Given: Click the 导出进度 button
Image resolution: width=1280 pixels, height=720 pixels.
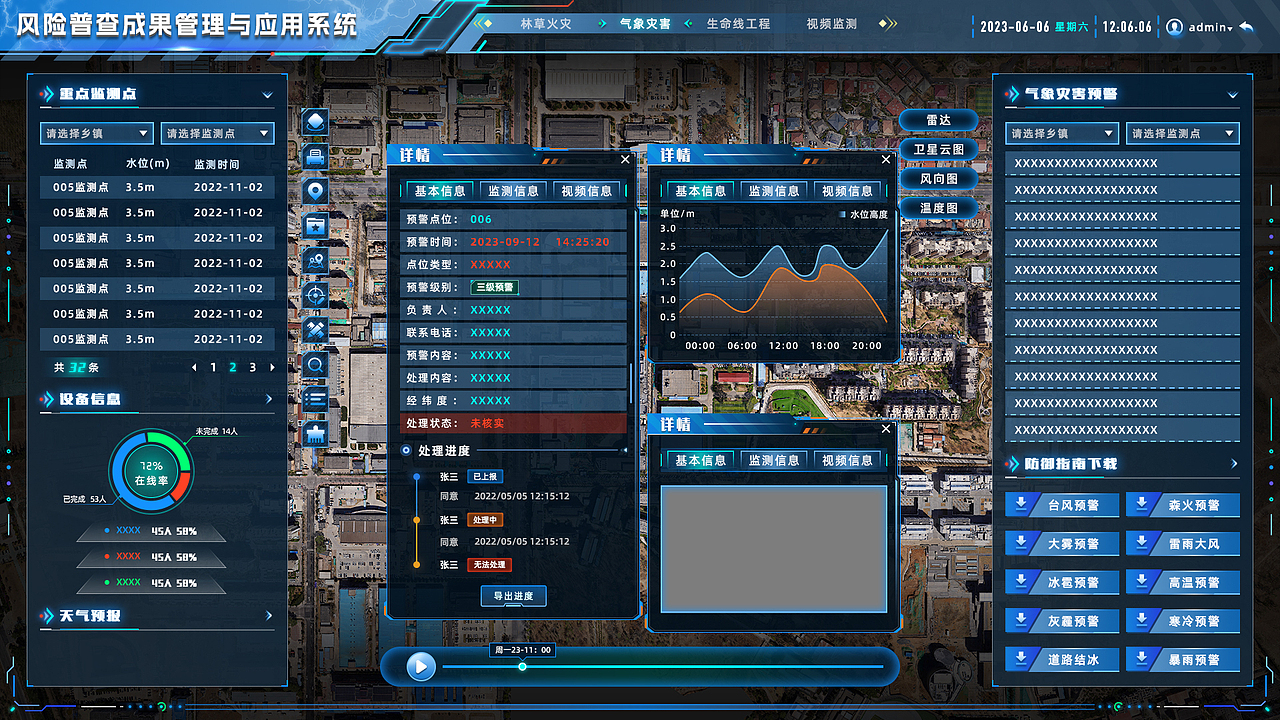Looking at the screenshot, I should pyautogui.click(x=512, y=596).
